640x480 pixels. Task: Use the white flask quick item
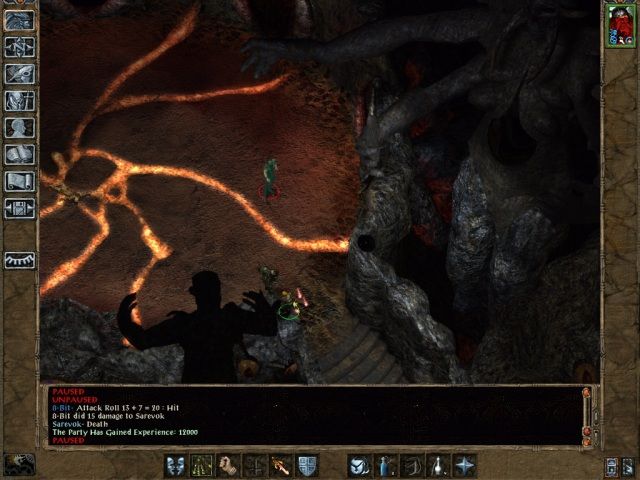pos(437,465)
